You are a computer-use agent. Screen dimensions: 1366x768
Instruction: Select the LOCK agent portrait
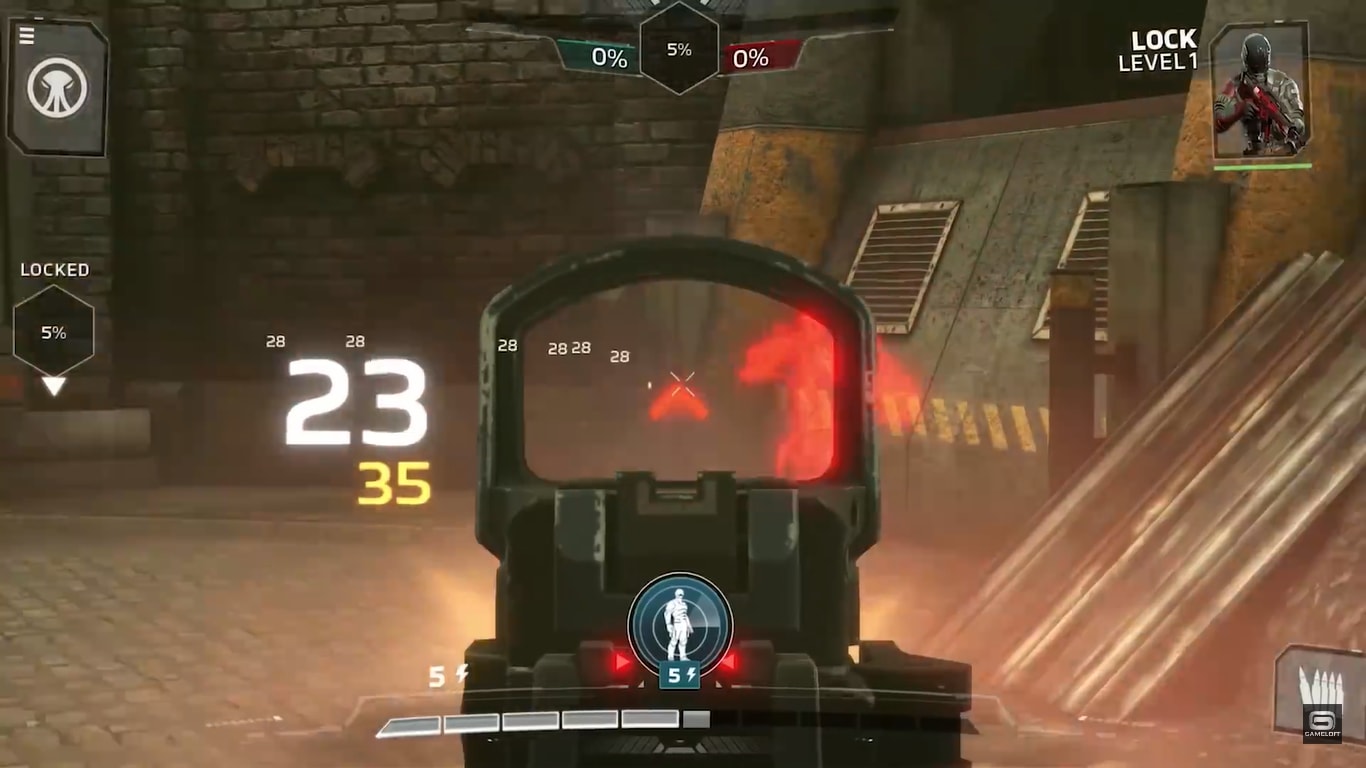tap(1259, 93)
